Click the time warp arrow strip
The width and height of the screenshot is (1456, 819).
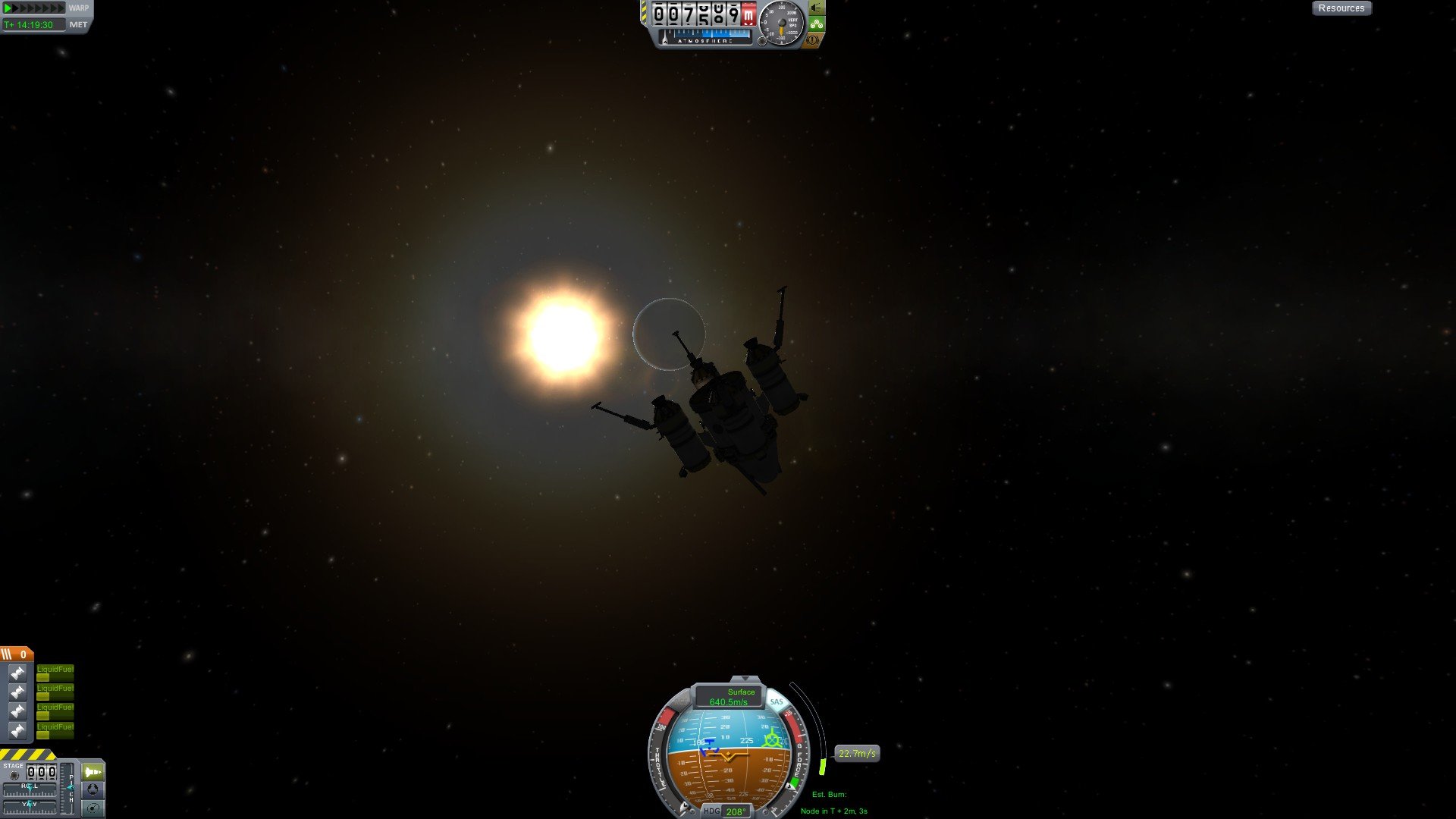click(x=34, y=8)
